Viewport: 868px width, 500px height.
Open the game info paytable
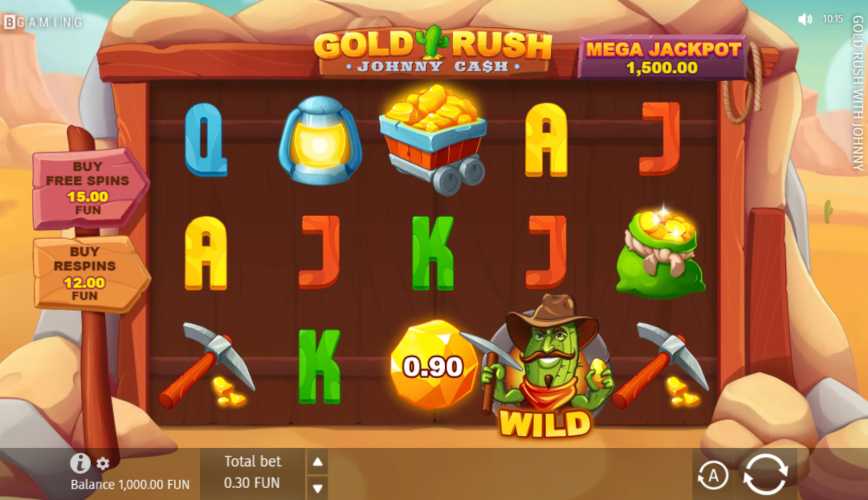click(x=80, y=463)
